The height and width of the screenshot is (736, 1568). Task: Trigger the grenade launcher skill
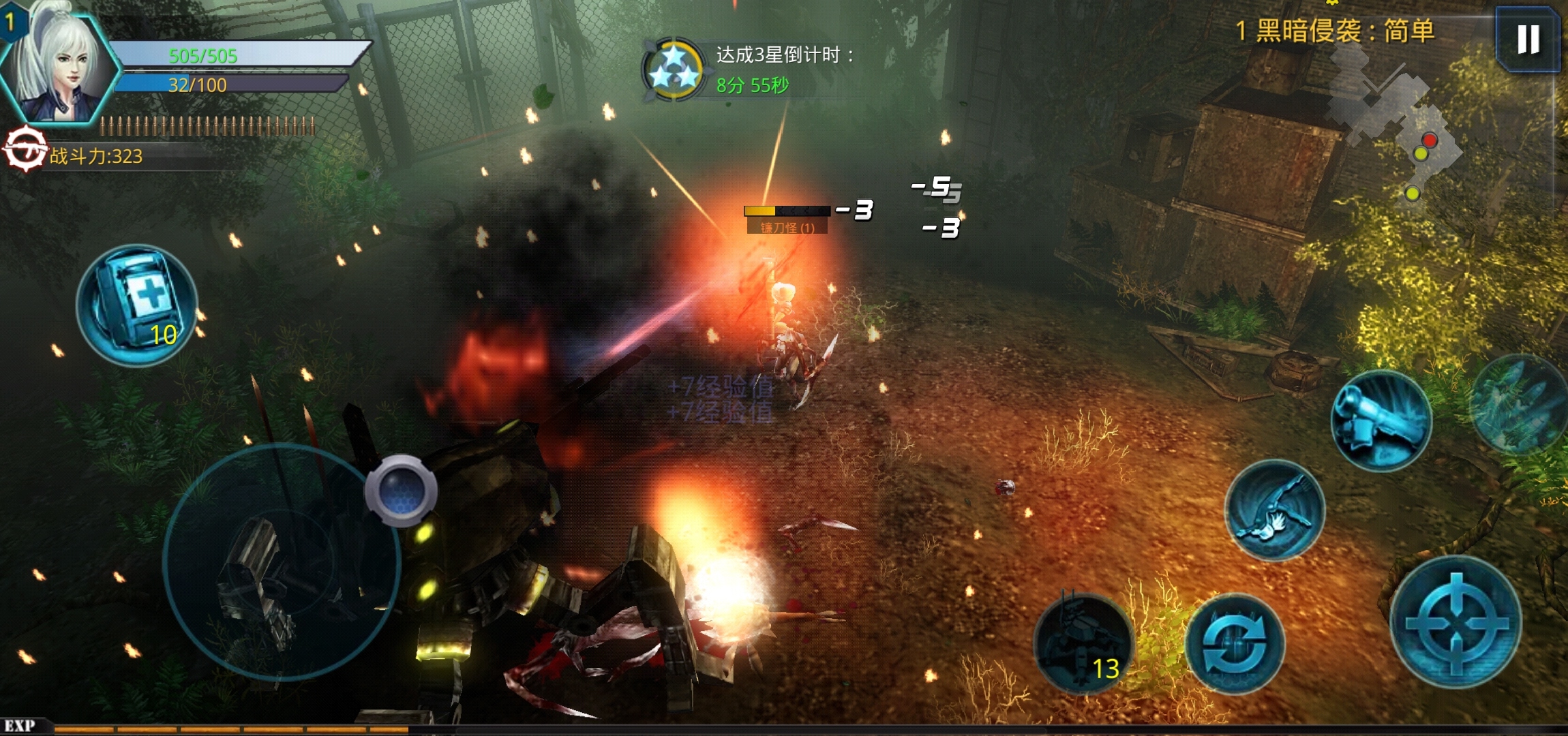pos(1381,420)
